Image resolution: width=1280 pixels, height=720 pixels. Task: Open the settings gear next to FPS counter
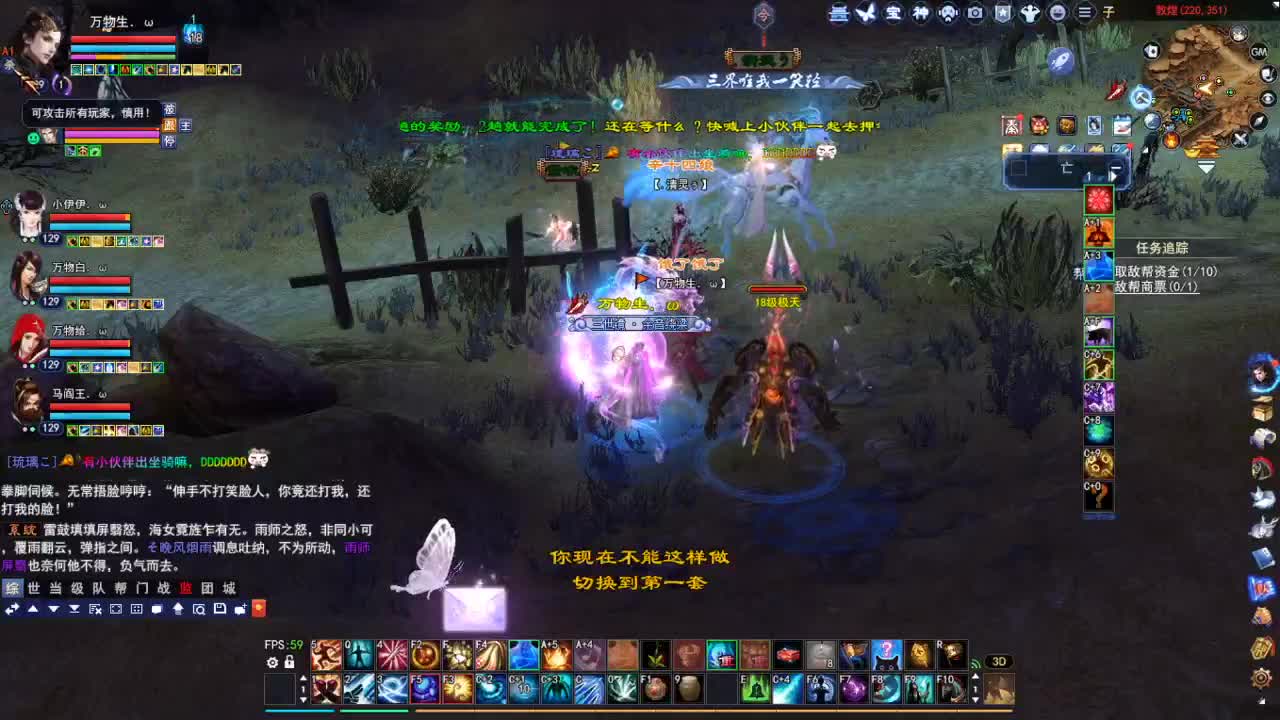[272, 662]
